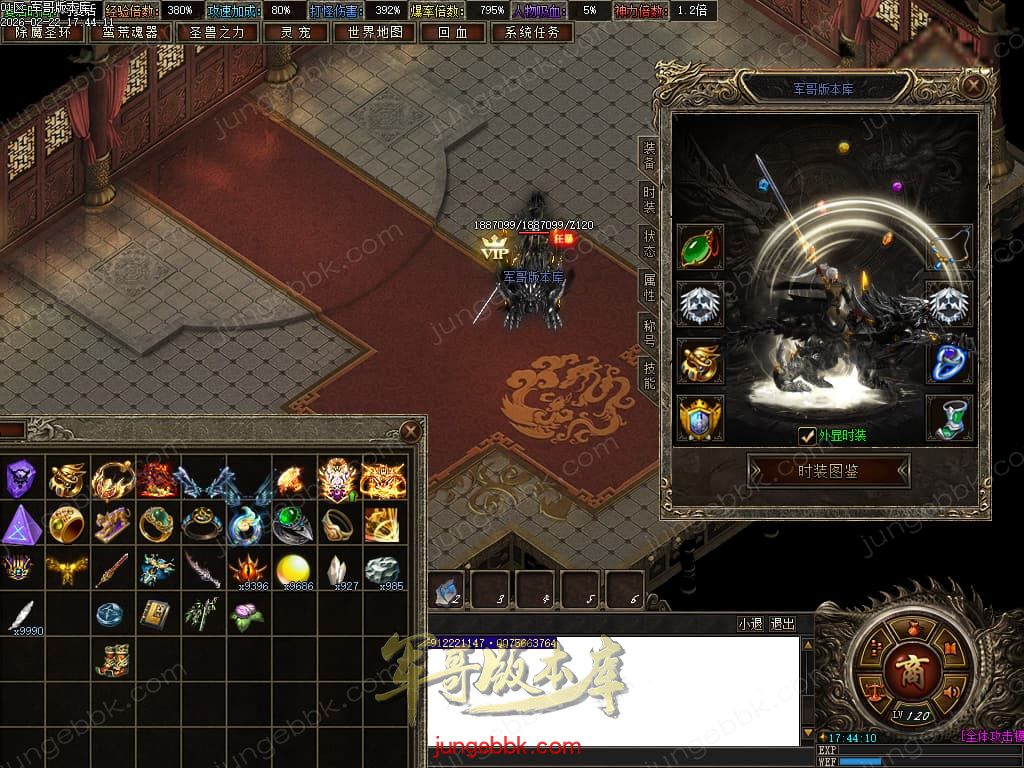Toggle the 外显时装 checkbox
Viewport: 1024px width, 768px height.
click(807, 435)
